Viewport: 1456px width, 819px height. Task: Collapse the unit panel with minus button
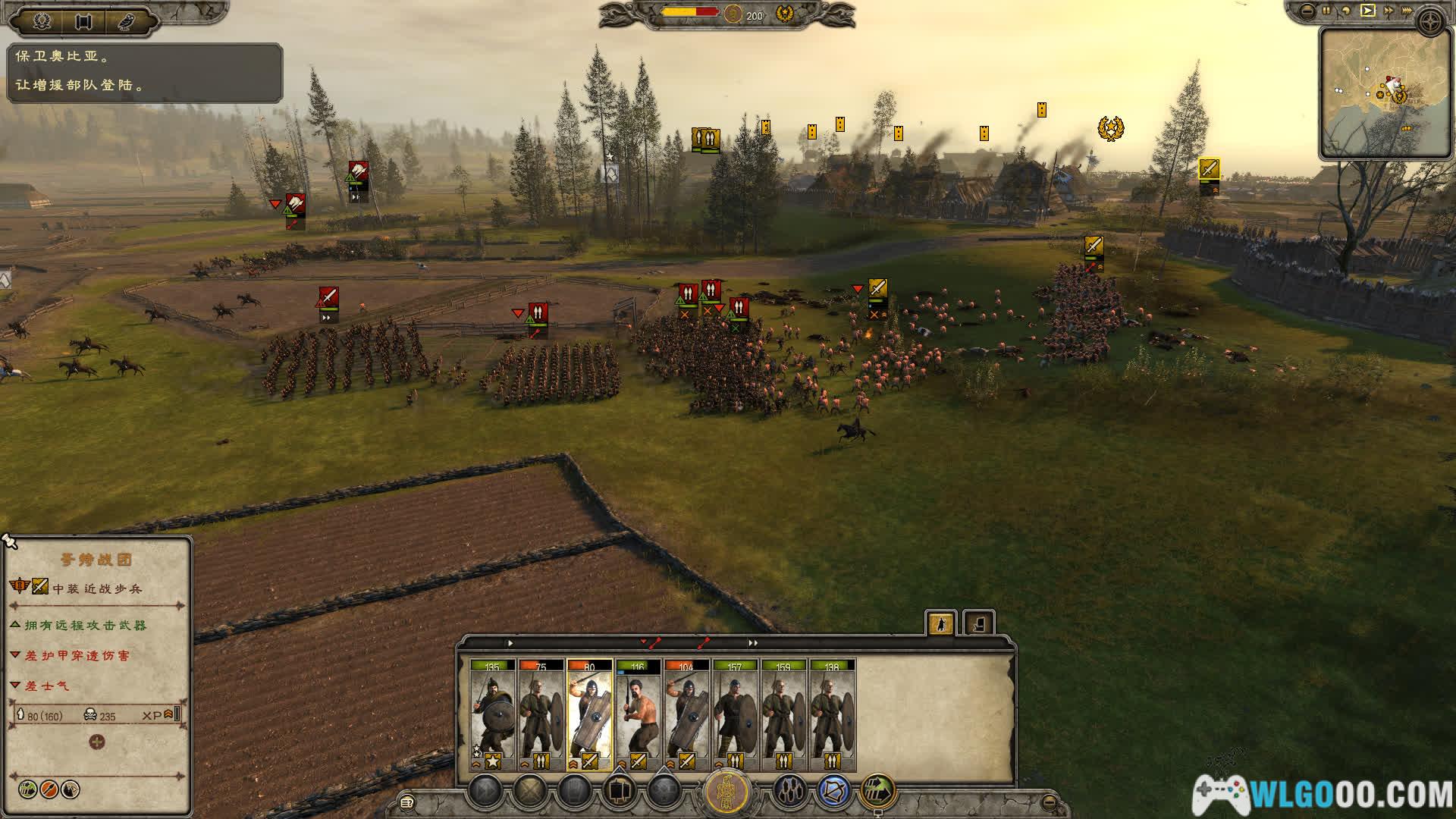pyautogui.click(x=1049, y=802)
